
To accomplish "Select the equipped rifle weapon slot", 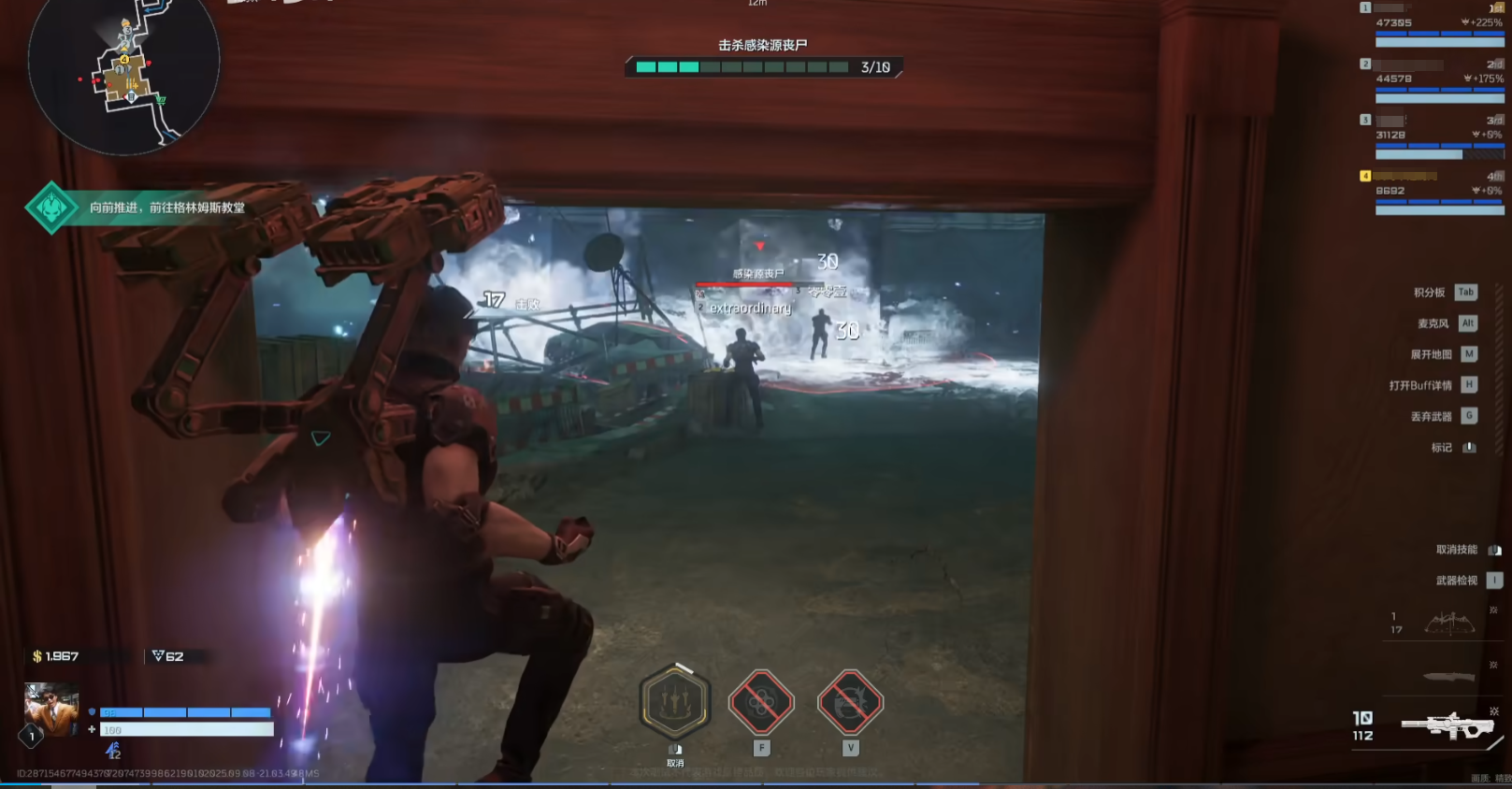I will point(1449,726).
